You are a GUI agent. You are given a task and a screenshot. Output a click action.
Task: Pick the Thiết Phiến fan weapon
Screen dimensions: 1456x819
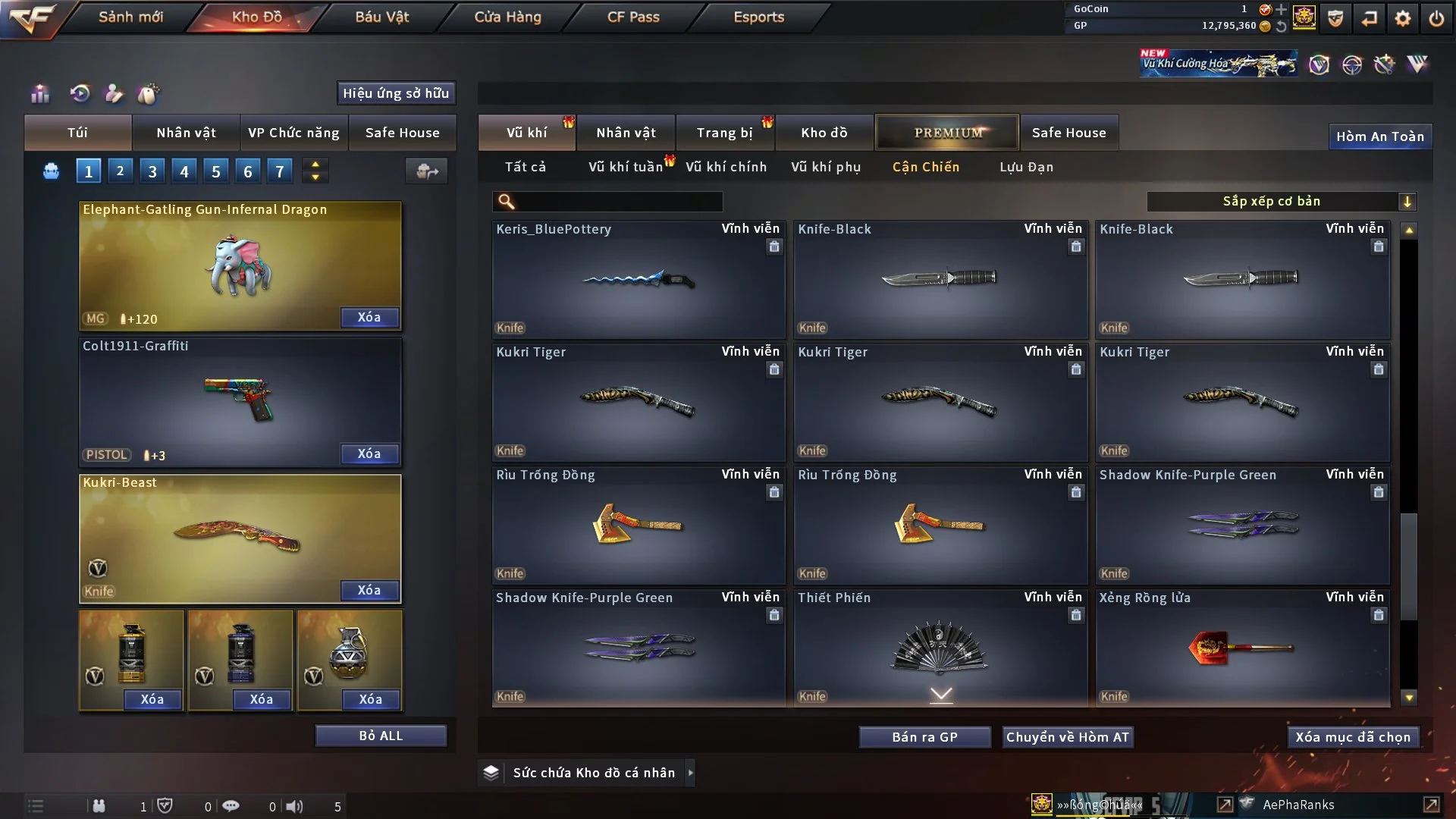click(x=940, y=648)
